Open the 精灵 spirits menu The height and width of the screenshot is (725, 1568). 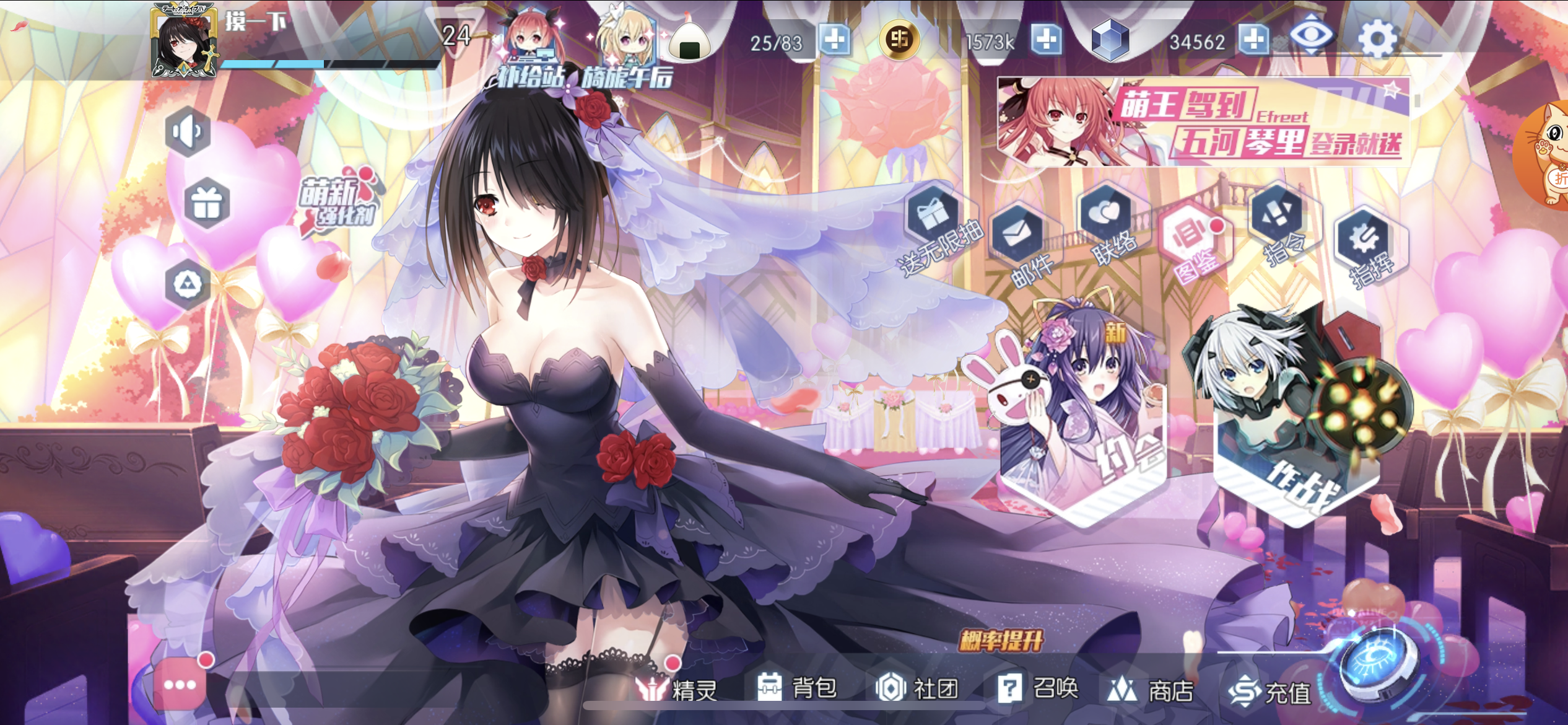click(677, 688)
